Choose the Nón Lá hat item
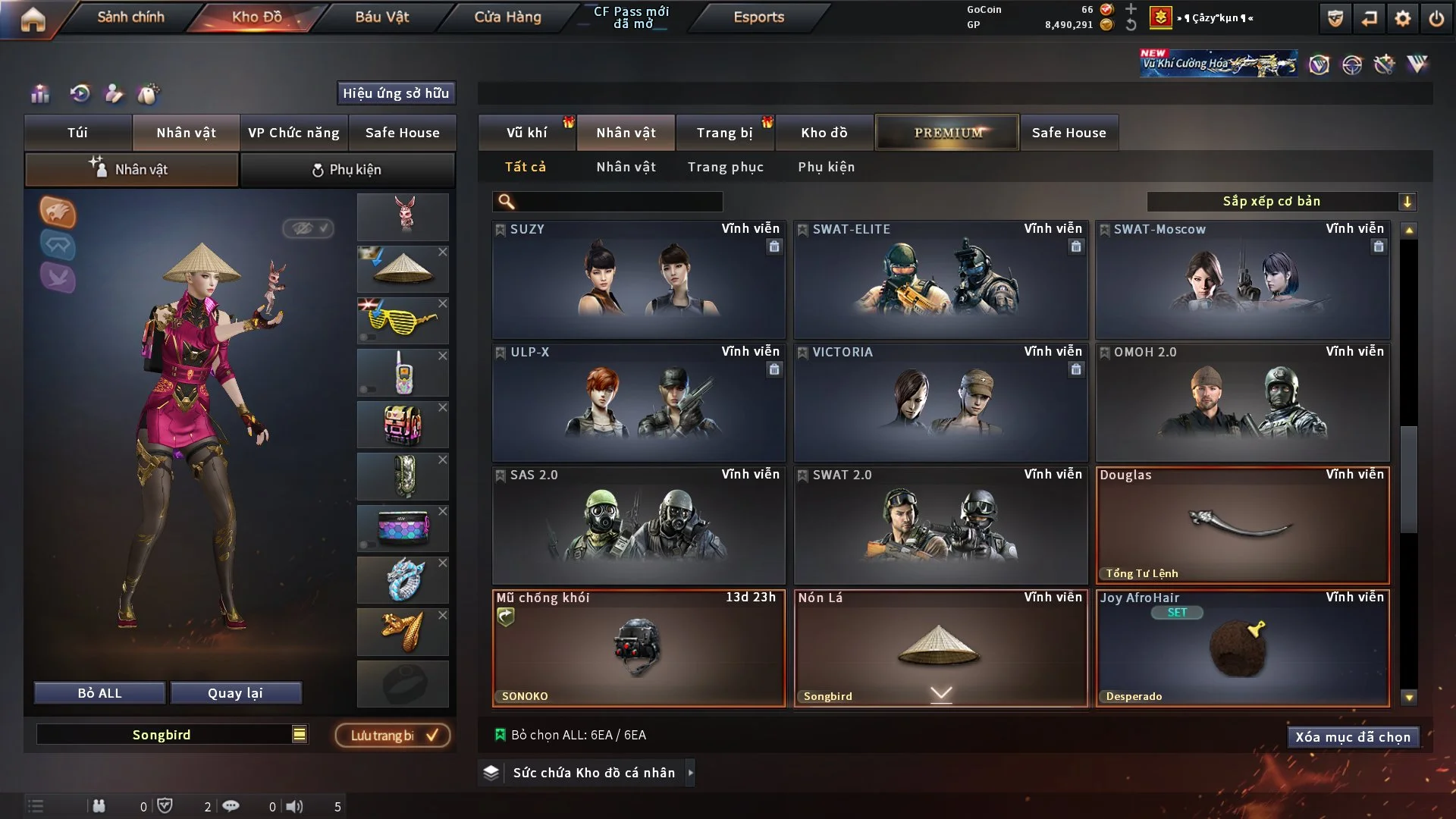This screenshot has width=1456, height=819. click(940, 648)
